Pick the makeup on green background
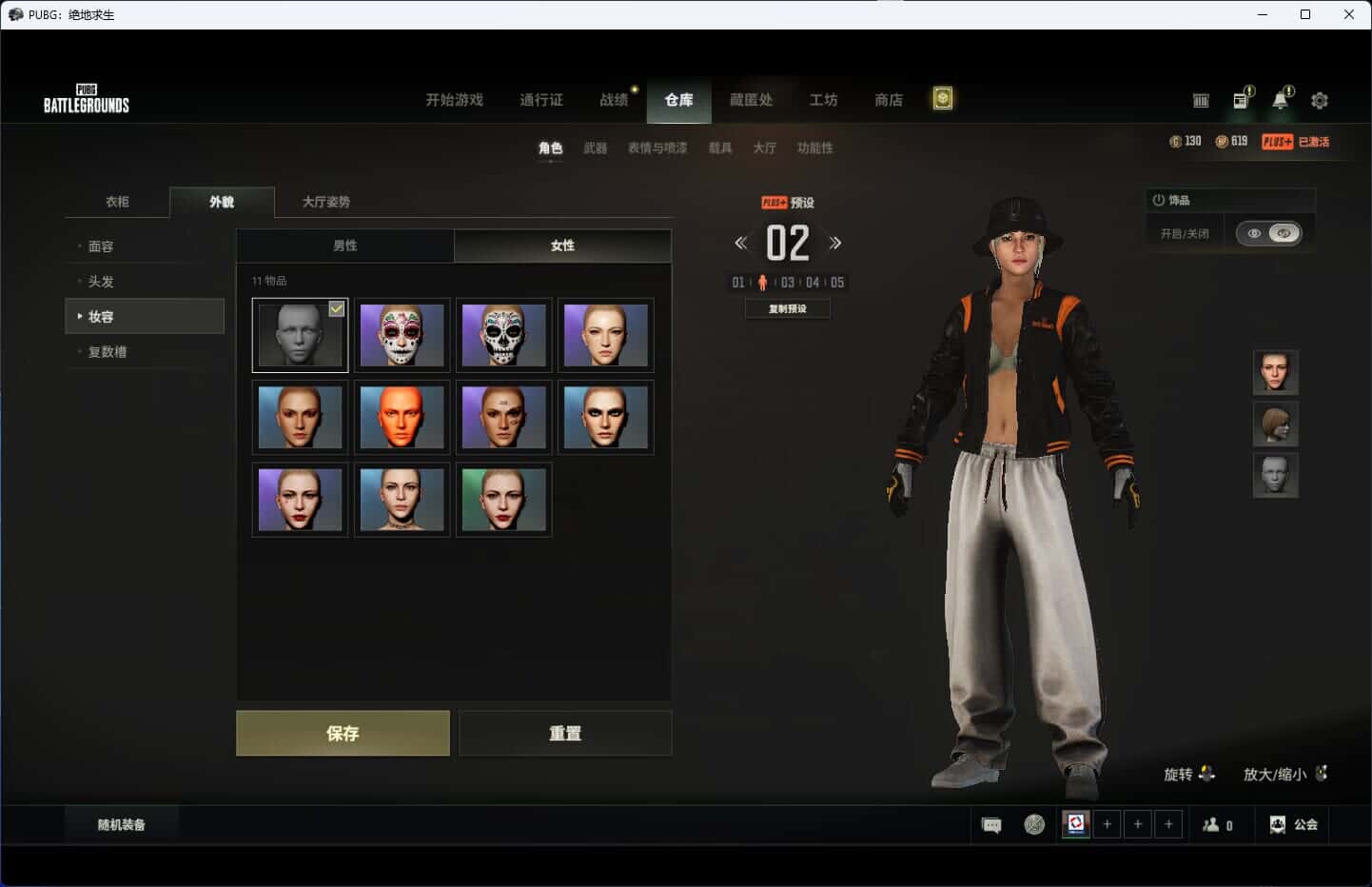Image resolution: width=1372 pixels, height=887 pixels. 503,500
